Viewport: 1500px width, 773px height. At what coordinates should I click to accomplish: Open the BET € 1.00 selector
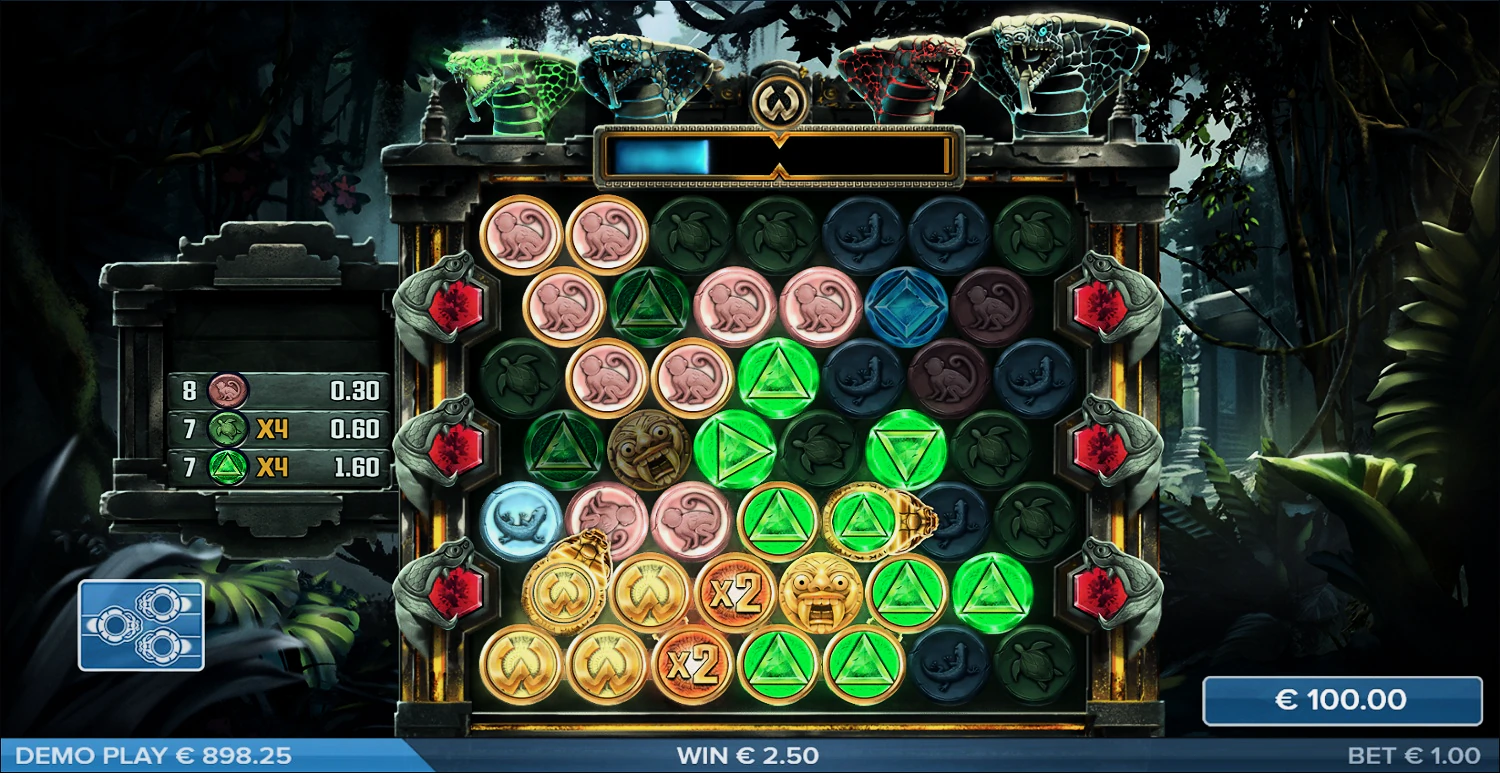coord(1413,756)
